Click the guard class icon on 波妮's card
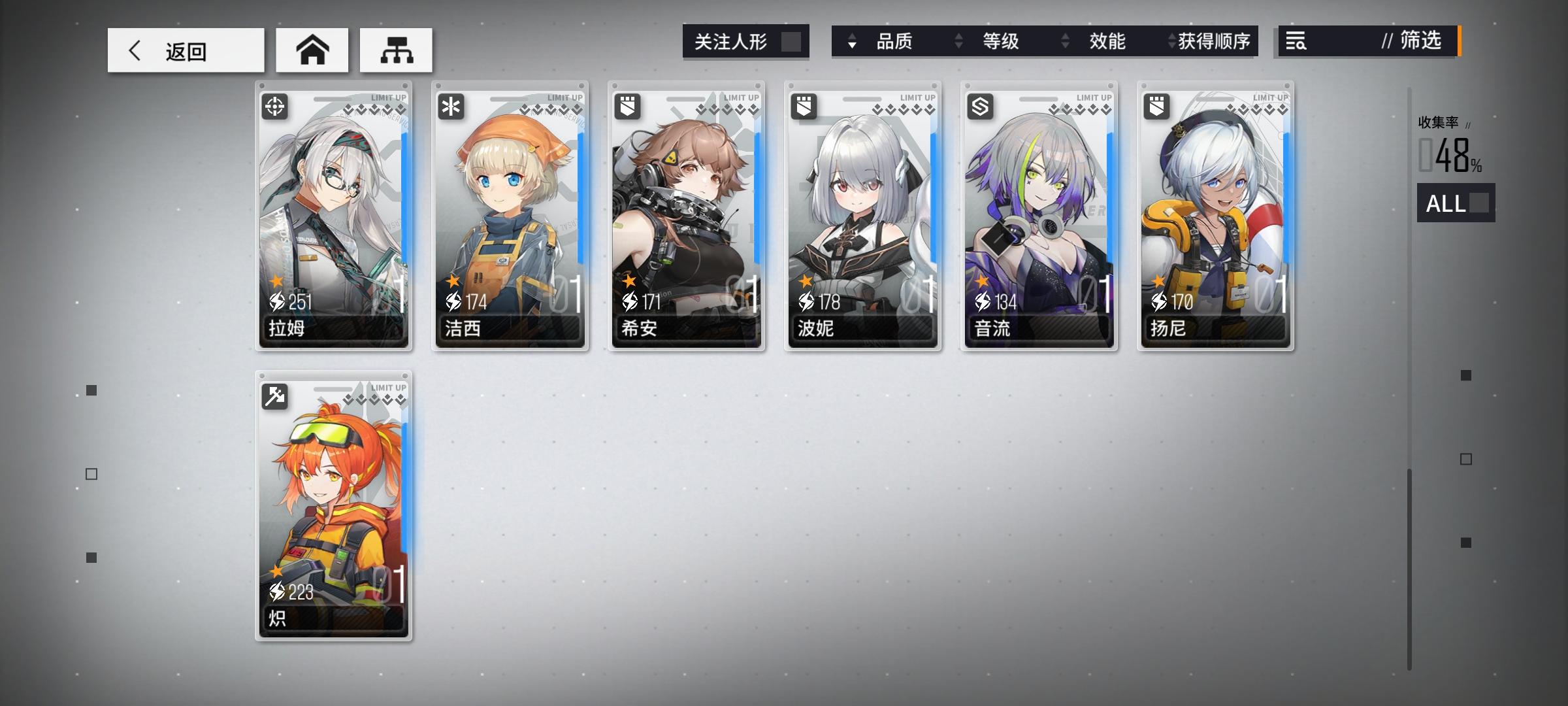The image size is (1568, 706). point(802,106)
